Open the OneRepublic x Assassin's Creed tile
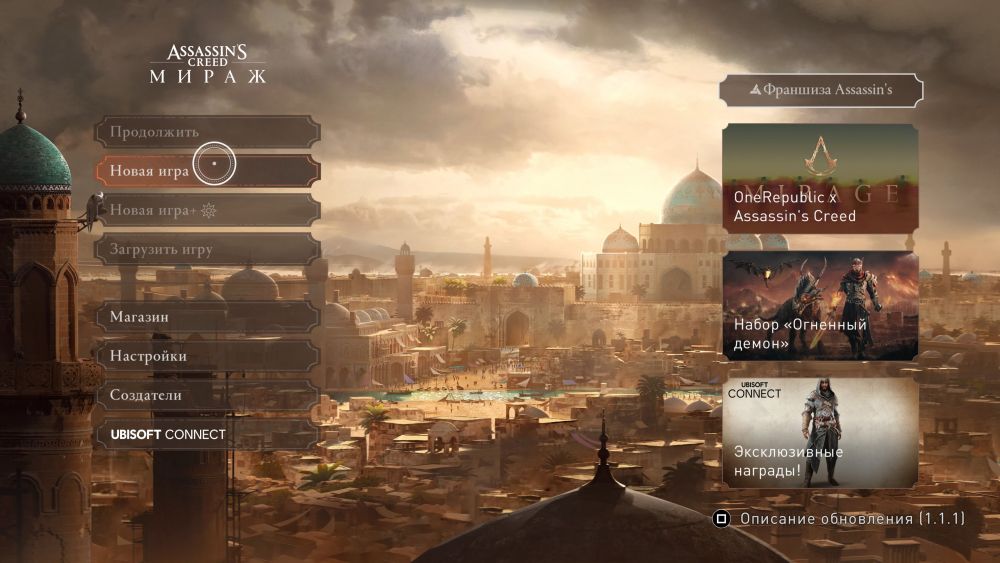The image size is (1000, 563). click(x=820, y=178)
